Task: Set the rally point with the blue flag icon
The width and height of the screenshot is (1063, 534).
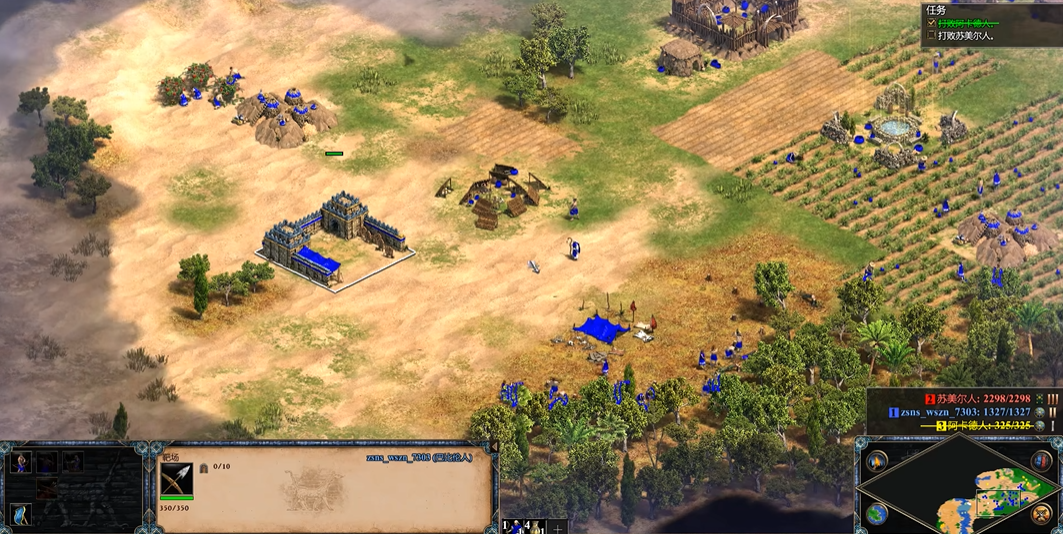Action: (x=21, y=514)
